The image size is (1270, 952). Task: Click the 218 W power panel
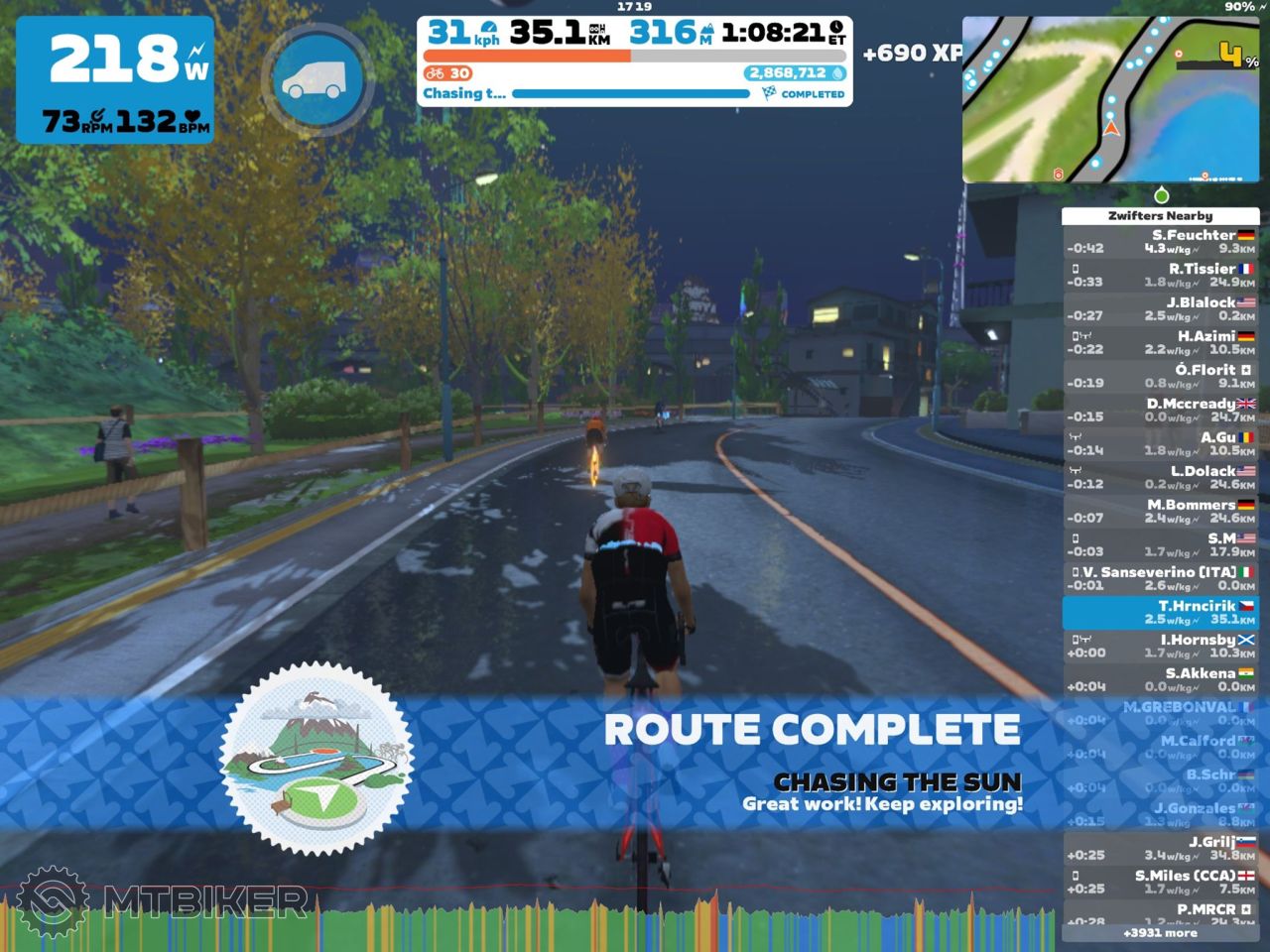coord(115,79)
